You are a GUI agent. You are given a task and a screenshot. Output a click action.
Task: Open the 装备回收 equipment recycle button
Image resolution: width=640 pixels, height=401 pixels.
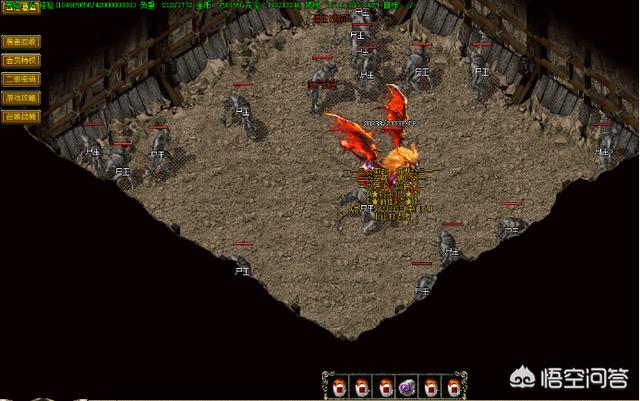(x=20, y=42)
